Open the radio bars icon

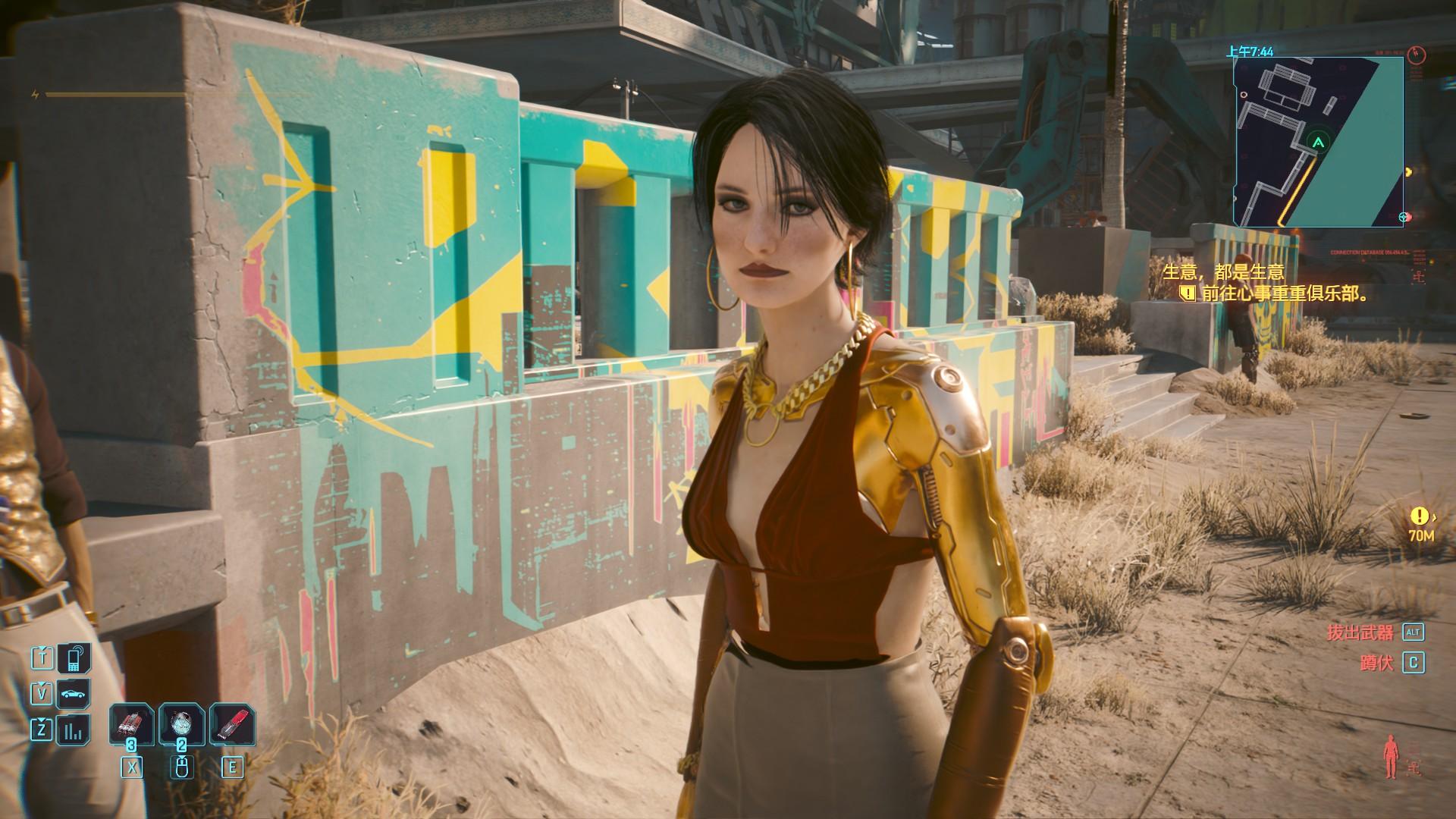click(74, 731)
